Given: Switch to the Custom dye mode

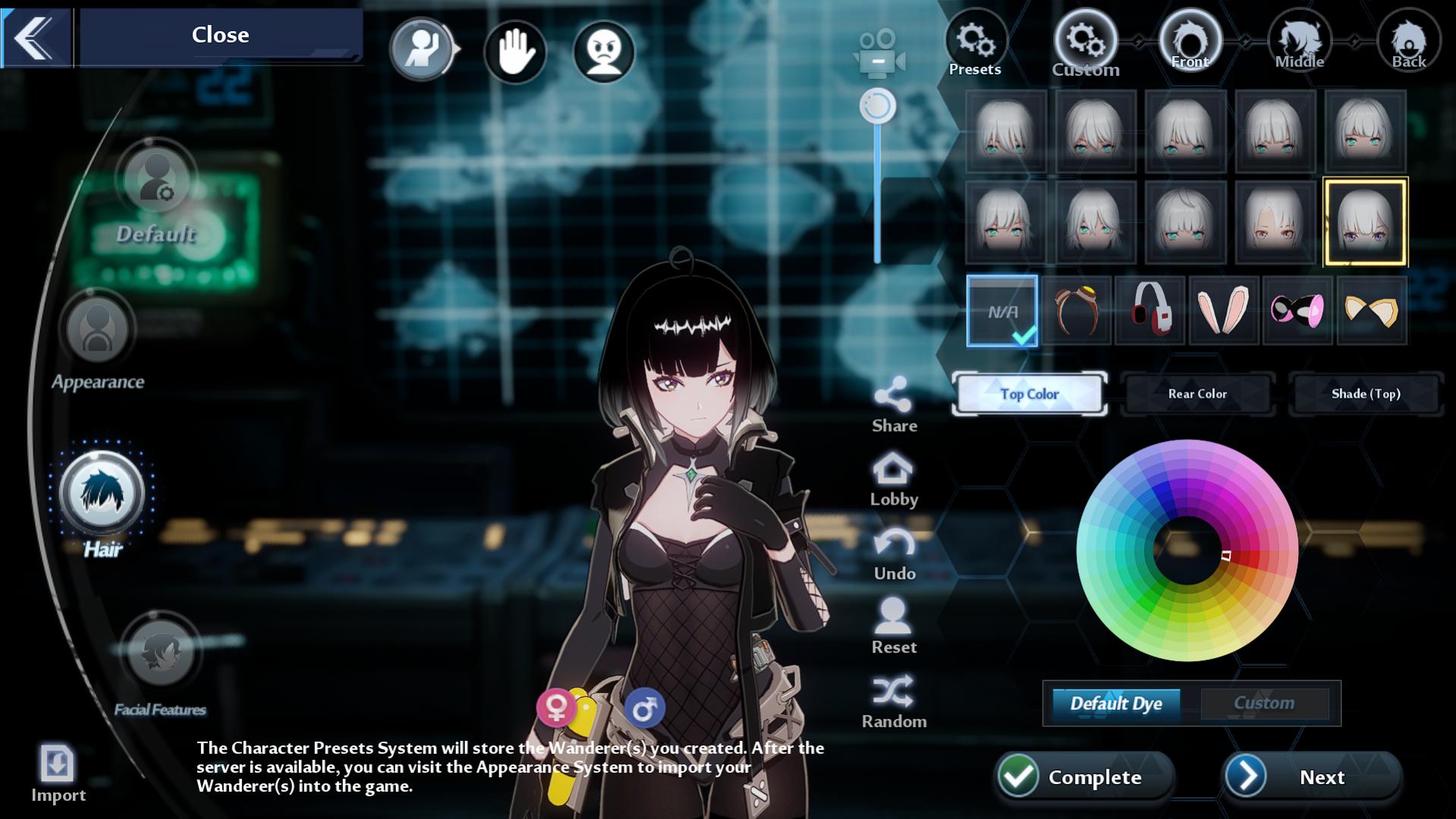Looking at the screenshot, I should click(x=1263, y=703).
